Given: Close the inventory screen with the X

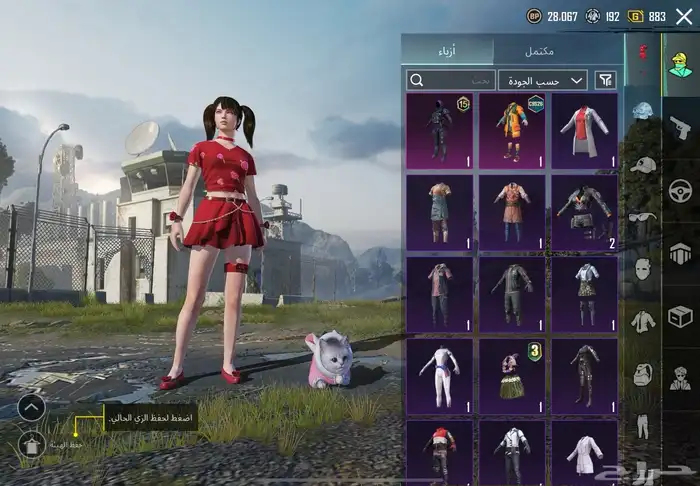Looking at the screenshot, I should (x=684, y=16).
